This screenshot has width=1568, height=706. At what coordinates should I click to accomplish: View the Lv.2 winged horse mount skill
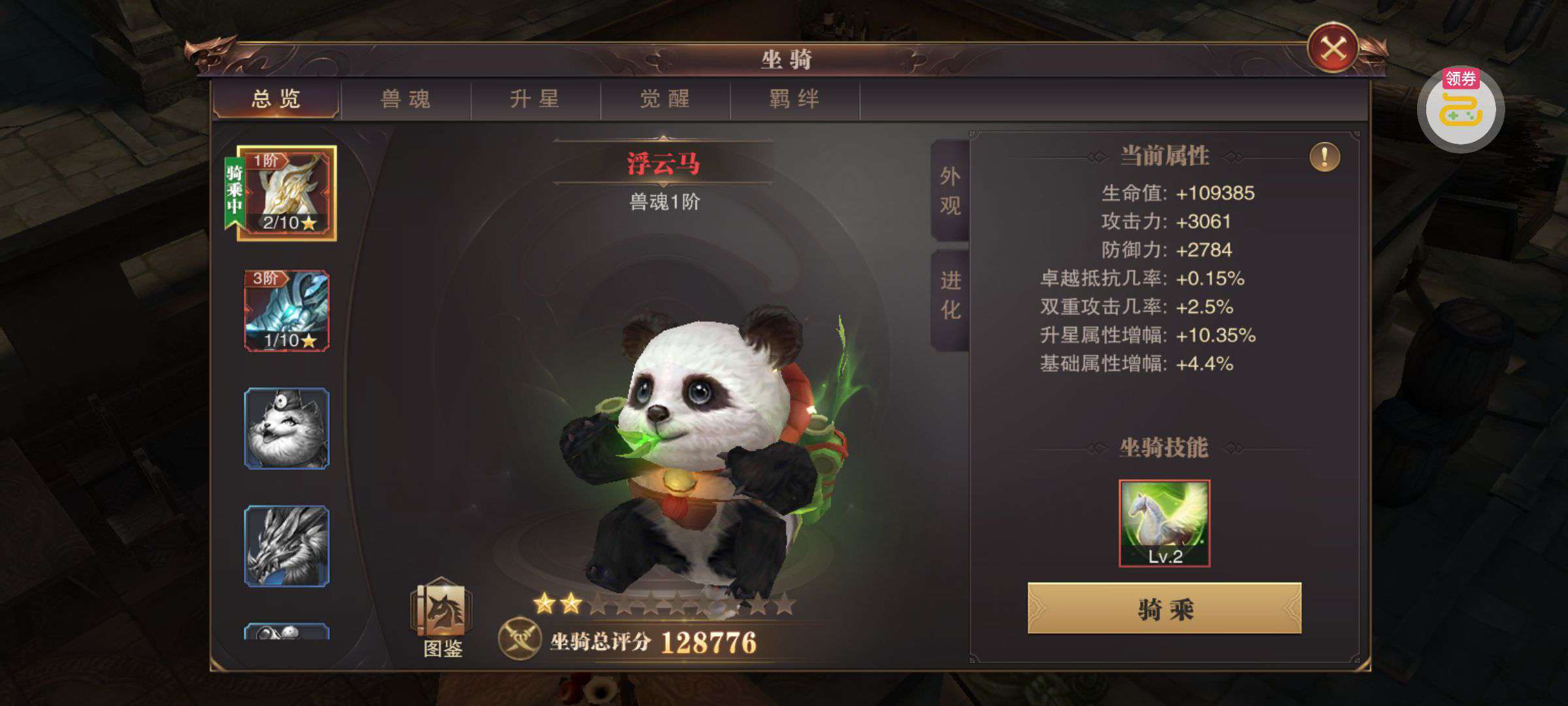click(1164, 523)
